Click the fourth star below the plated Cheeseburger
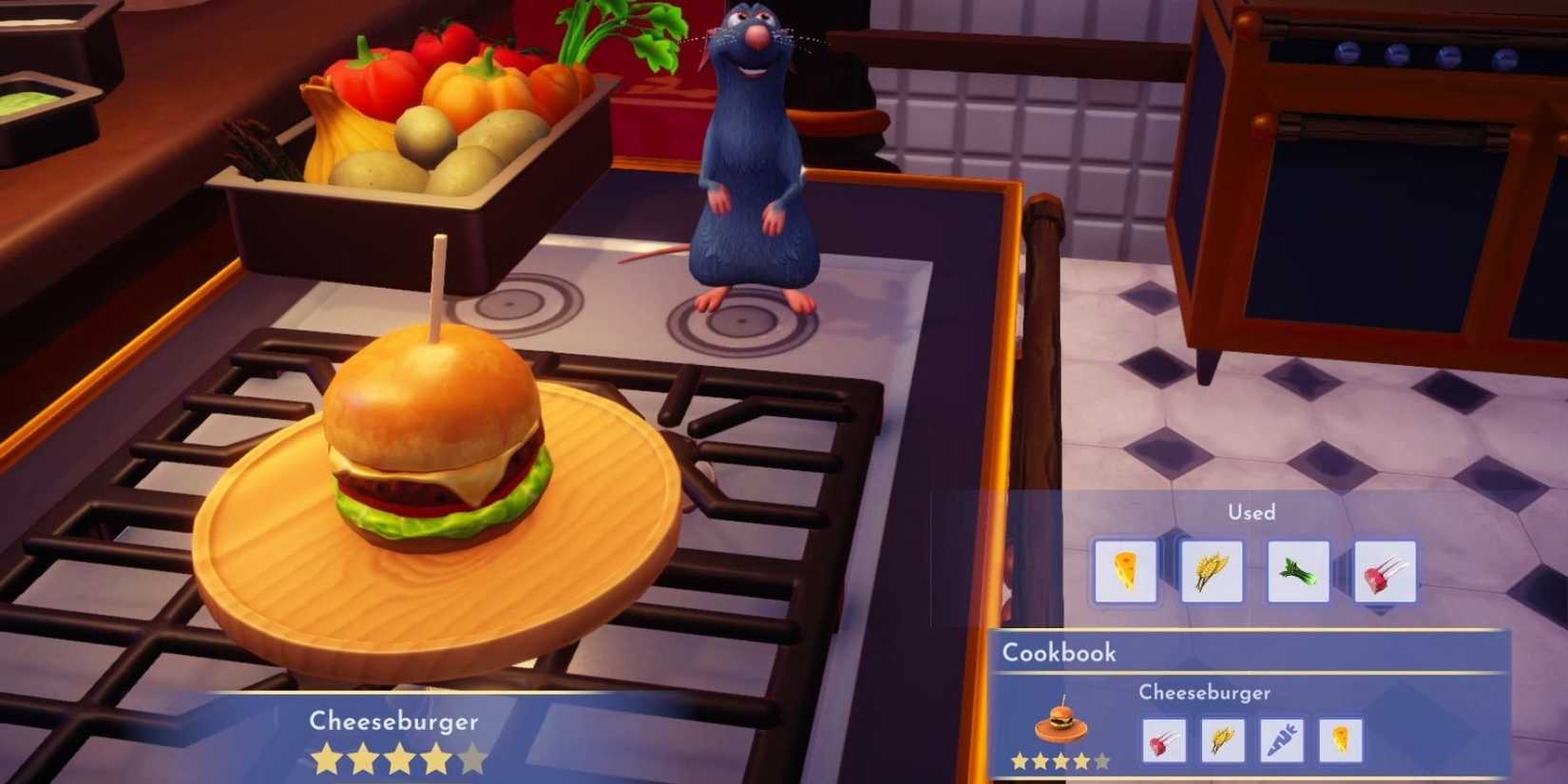Viewport: 1568px width, 784px height. [435, 758]
